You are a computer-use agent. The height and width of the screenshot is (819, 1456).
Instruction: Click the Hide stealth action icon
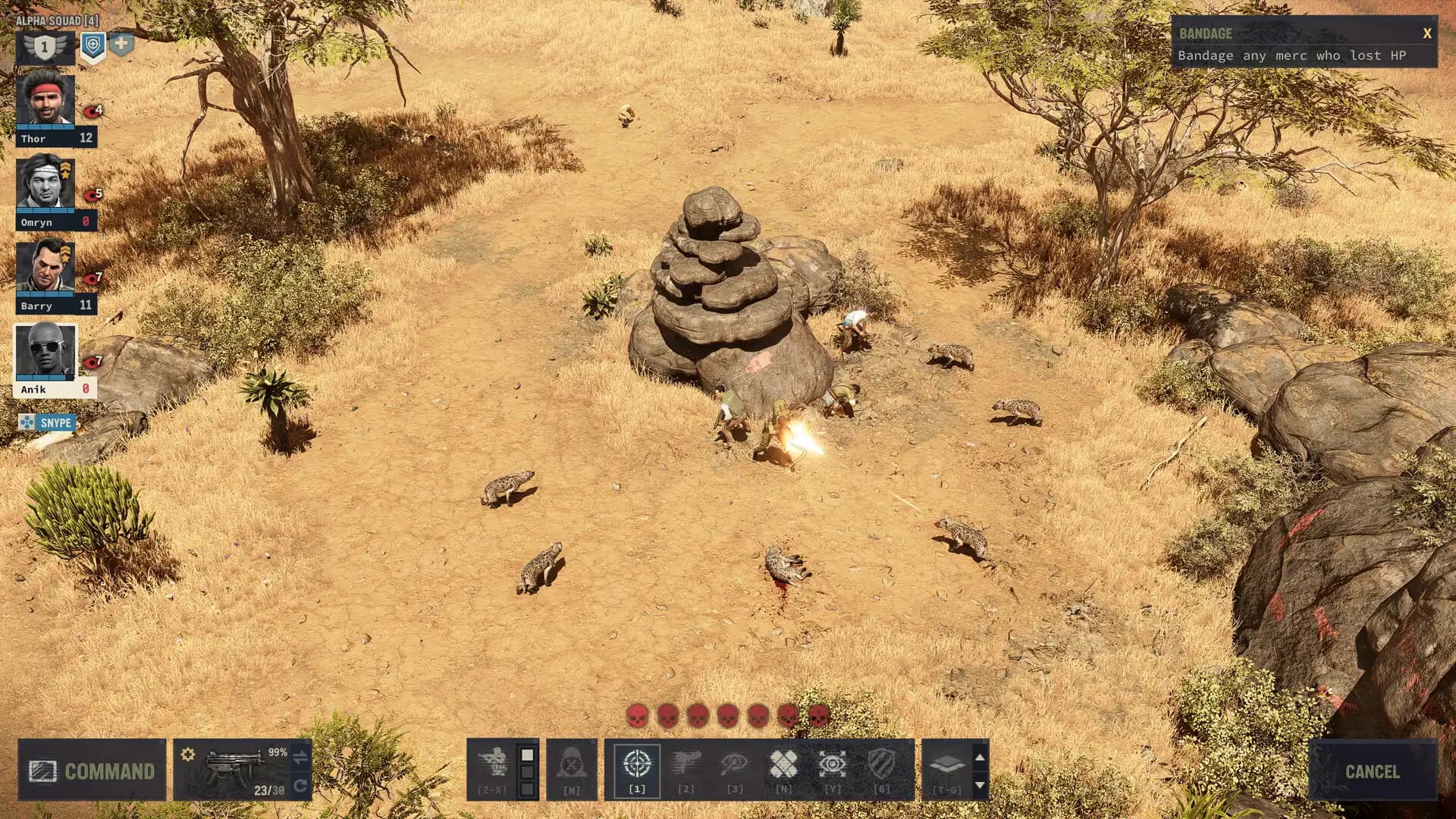click(571, 762)
